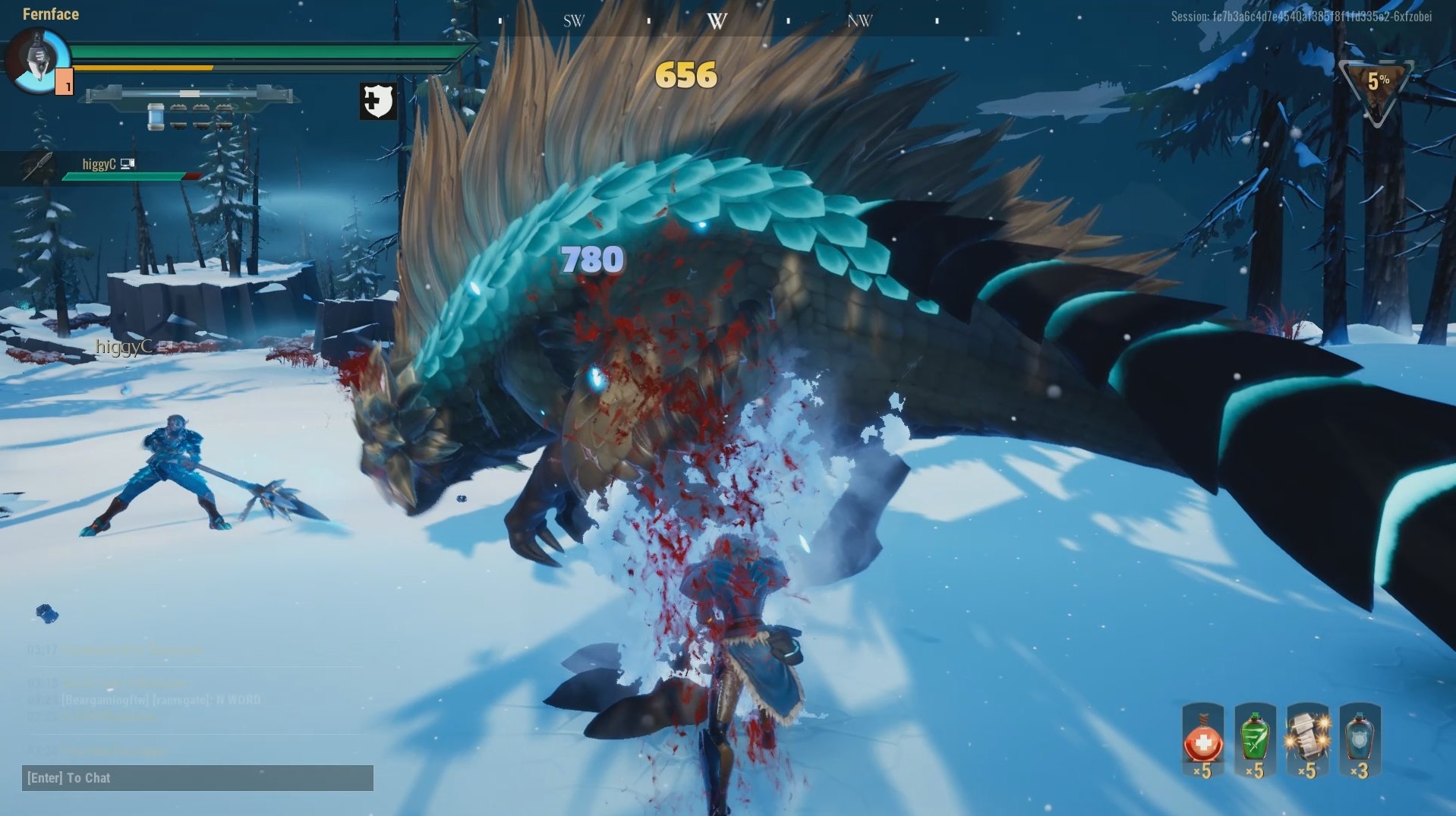
Task: Use the red healing potion slot
Action: pos(1203,740)
